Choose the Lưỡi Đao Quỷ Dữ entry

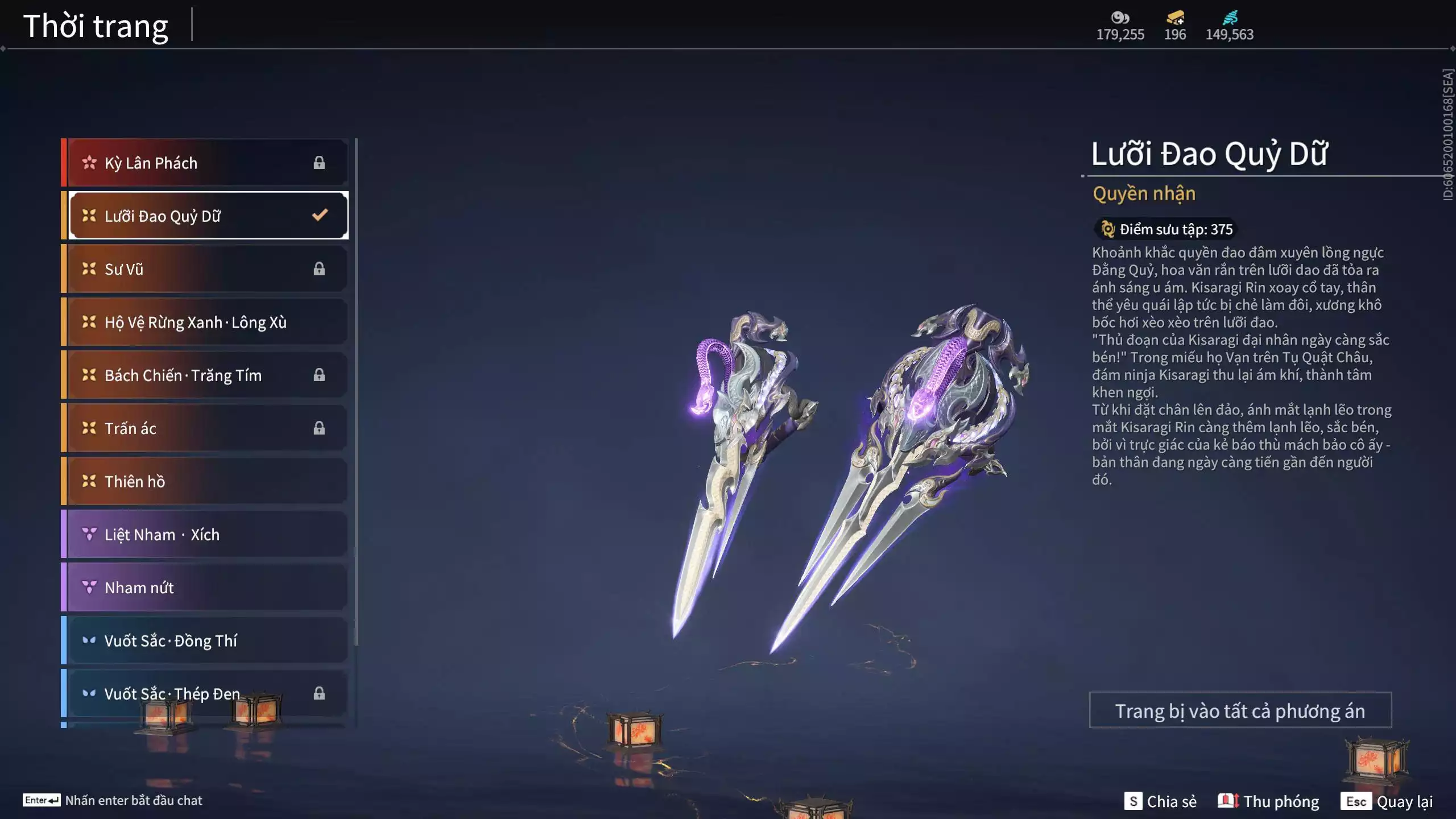pos(208,216)
